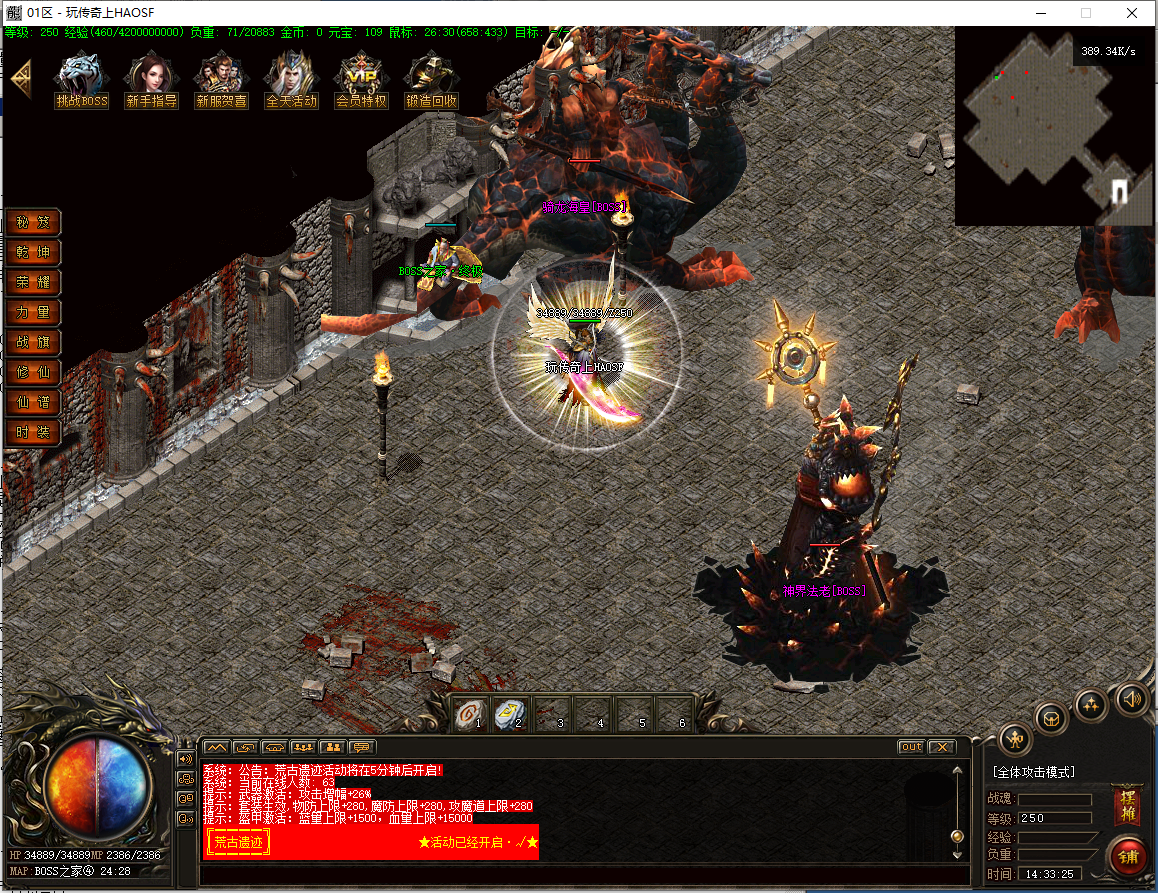Screen dimensions: 1158x893
Task: Click the 荒古遗迹 event link in chat
Action: pyautogui.click(x=238, y=842)
